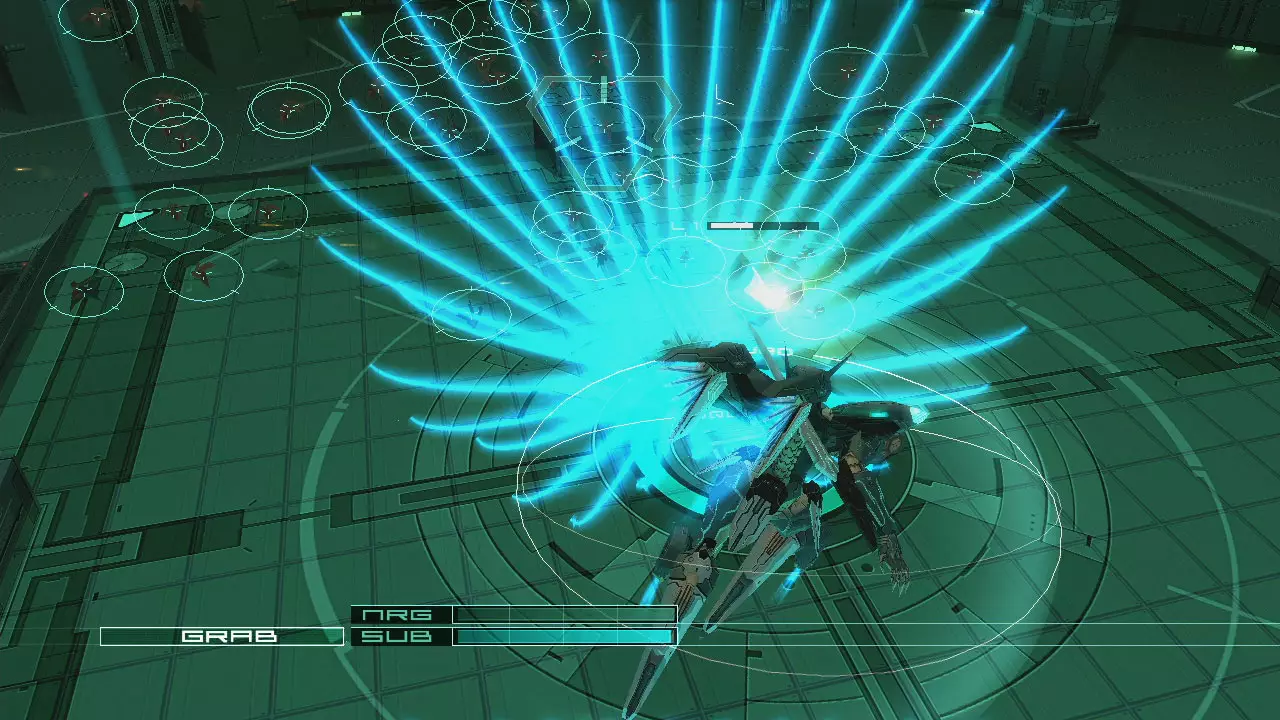The image size is (1280, 720).
Task: Click the SUB weapon gauge fill
Action: coord(560,633)
